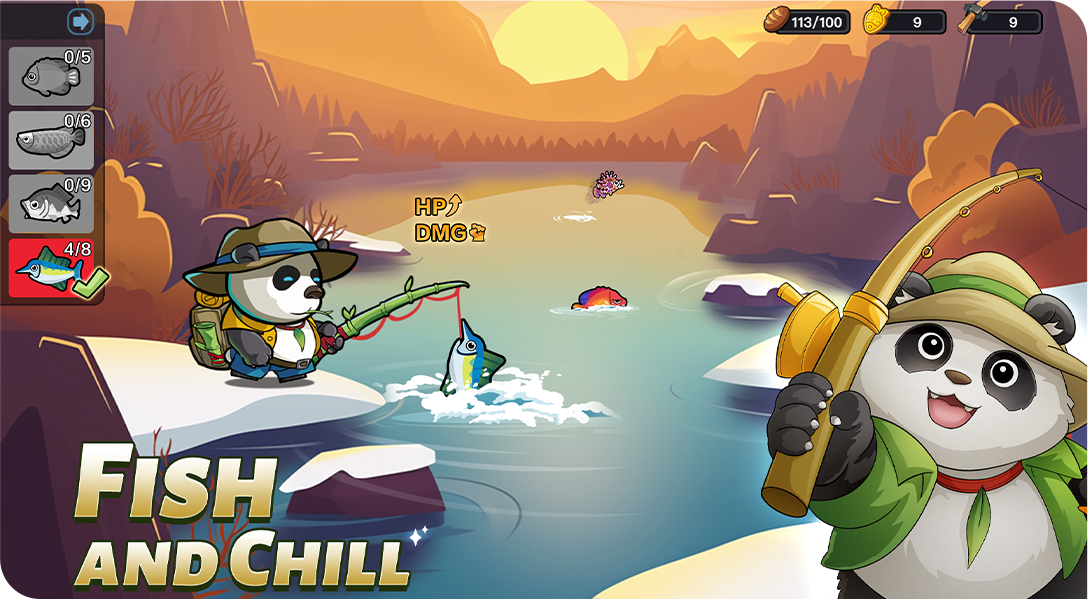This screenshot has height=599, width=1088.
Task: Tap the gold fish coin currency icon
Action: point(877,20)
